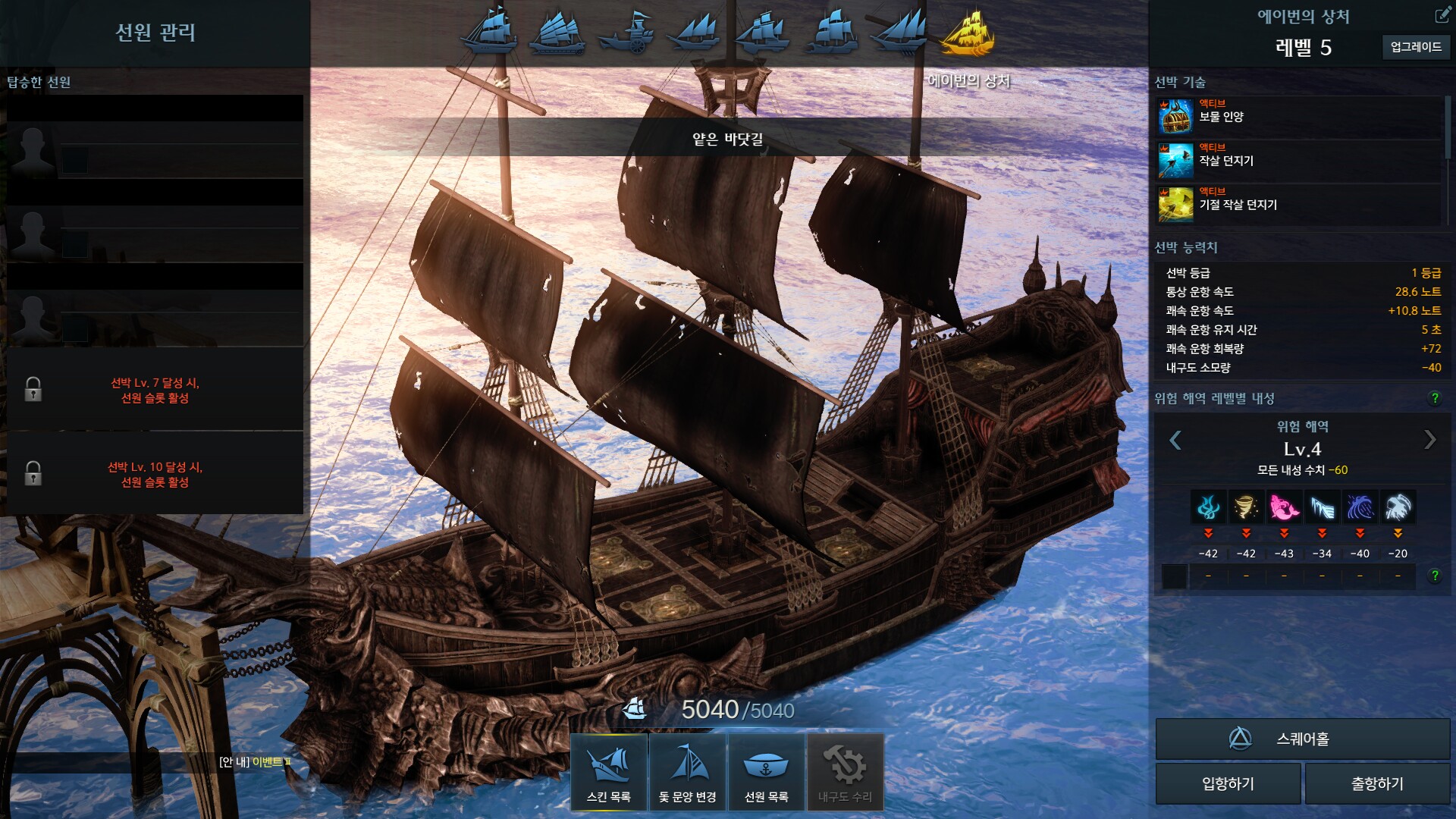Show next hazardous sea level

click(1429, 441)
